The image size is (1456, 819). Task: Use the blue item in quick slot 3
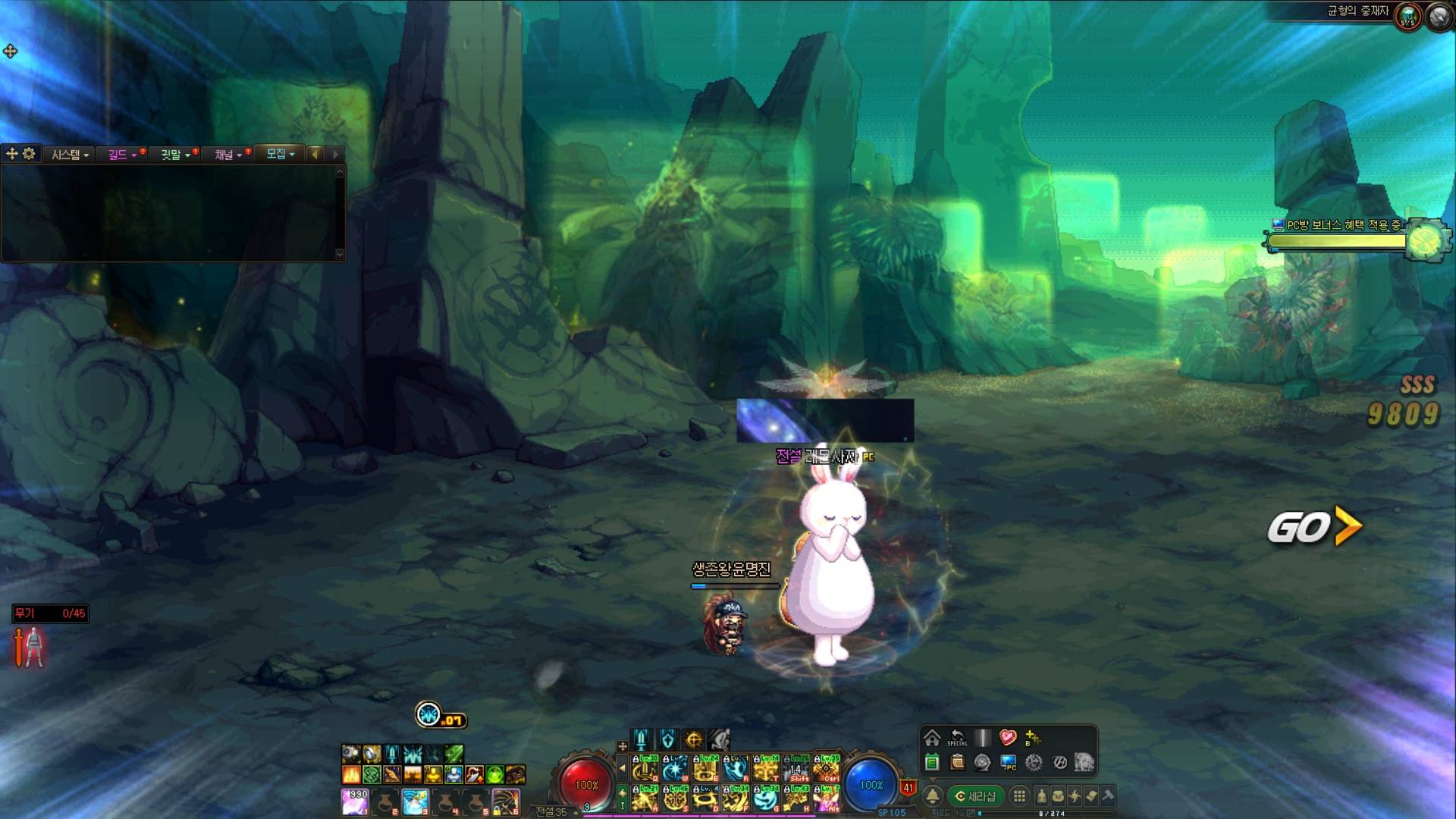tap(416, 801)
